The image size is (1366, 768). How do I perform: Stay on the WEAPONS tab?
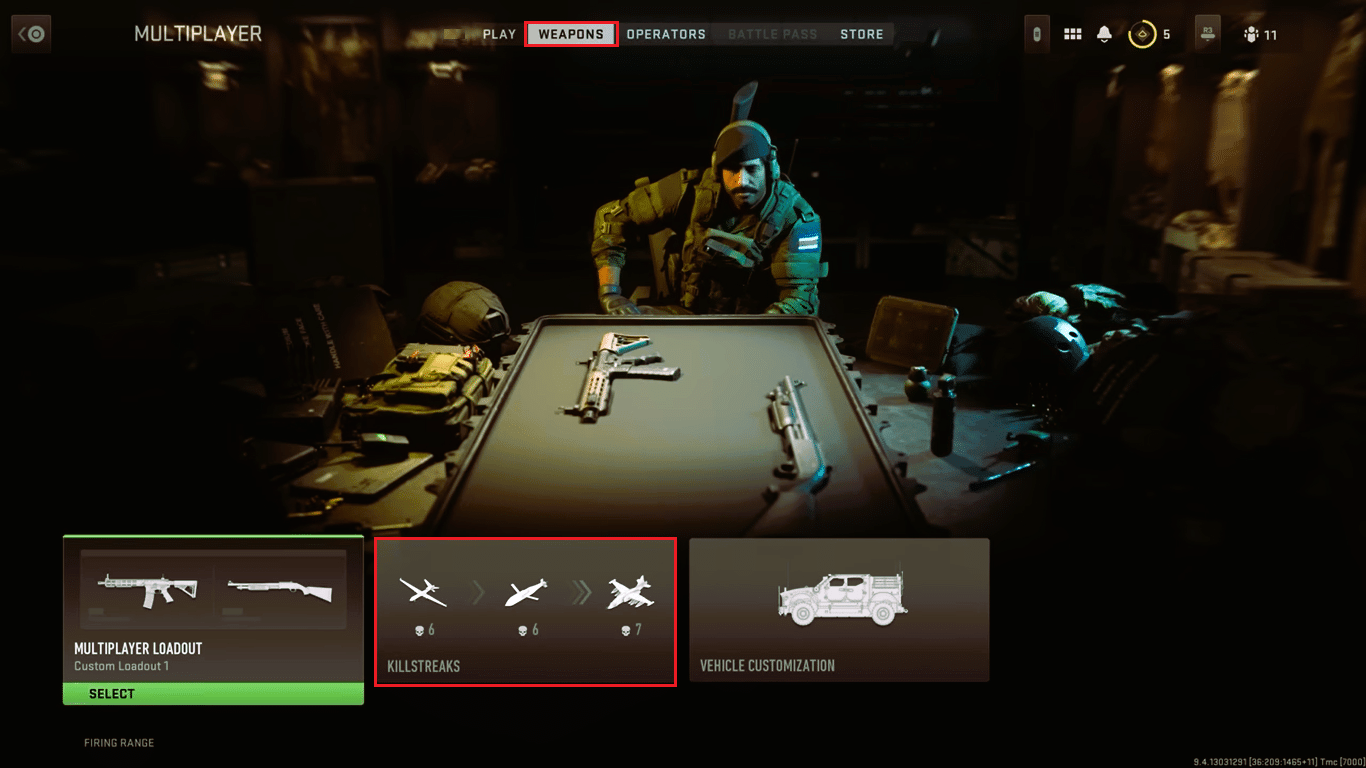(x=570, y=33)
